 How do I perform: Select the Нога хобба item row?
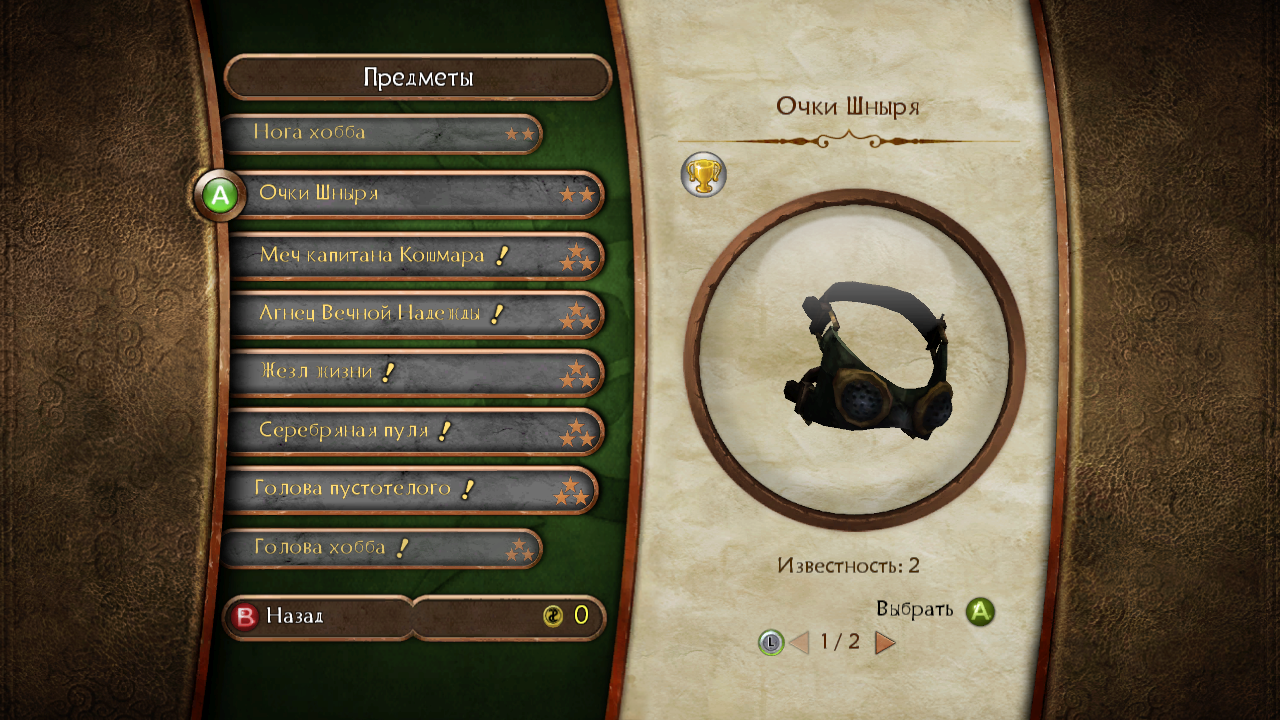point(381,133)
